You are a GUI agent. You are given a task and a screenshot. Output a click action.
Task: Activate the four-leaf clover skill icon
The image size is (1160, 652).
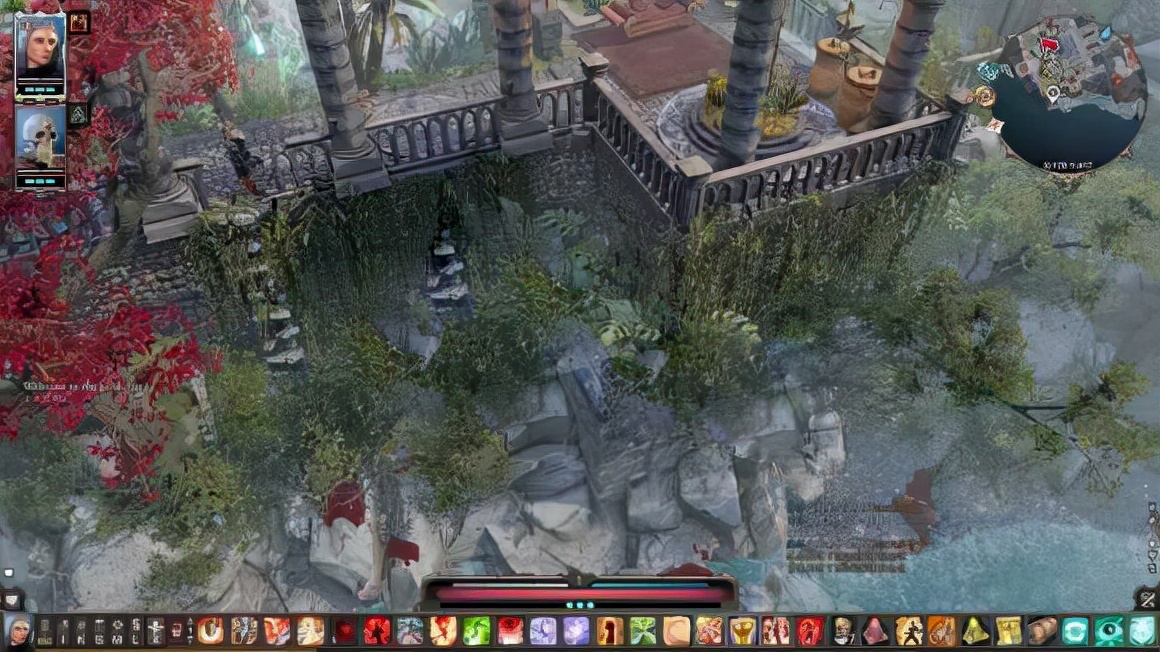(643, 631)
